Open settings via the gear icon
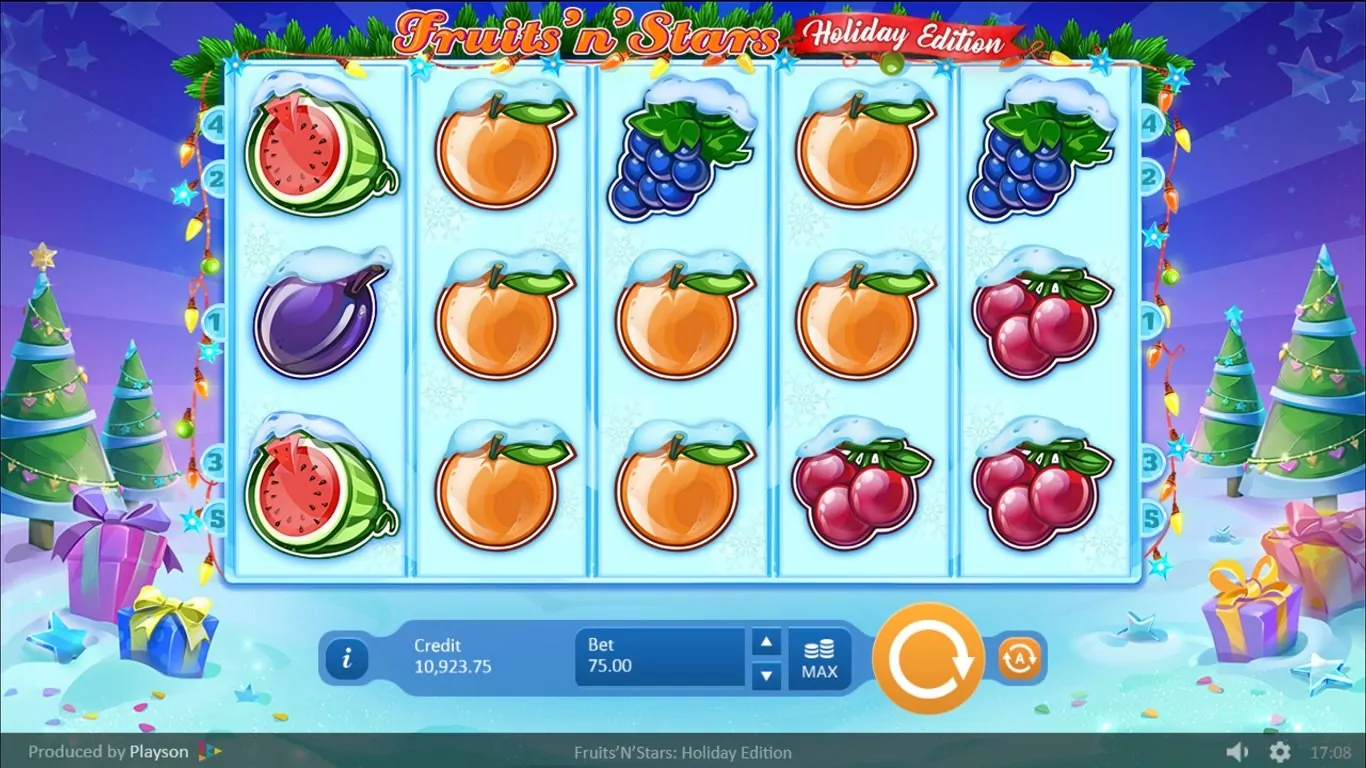Screen dimensions: 1366x768 1279,752
